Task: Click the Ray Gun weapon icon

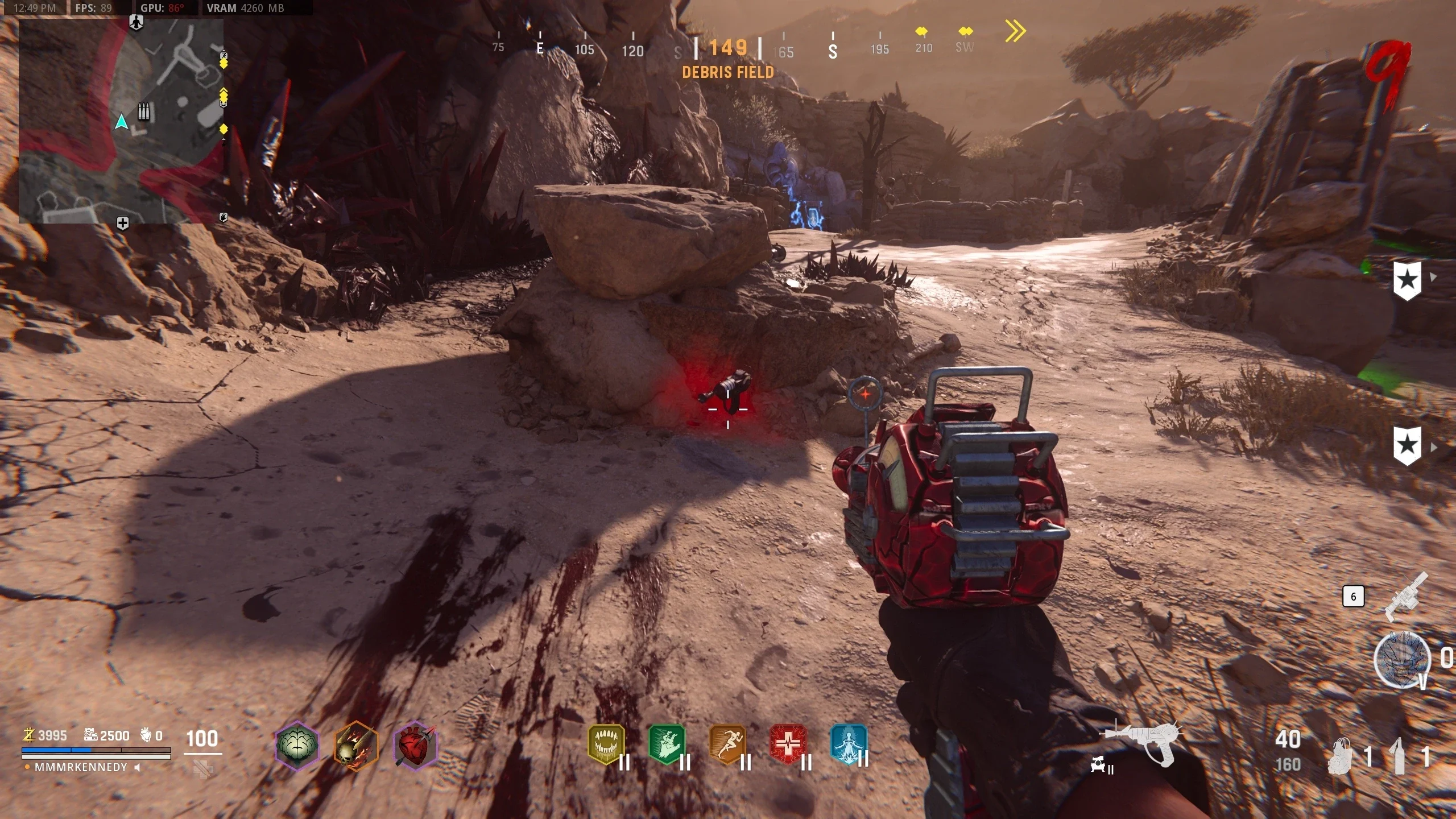Action: pyautogui.click(x=1143, y=742)
